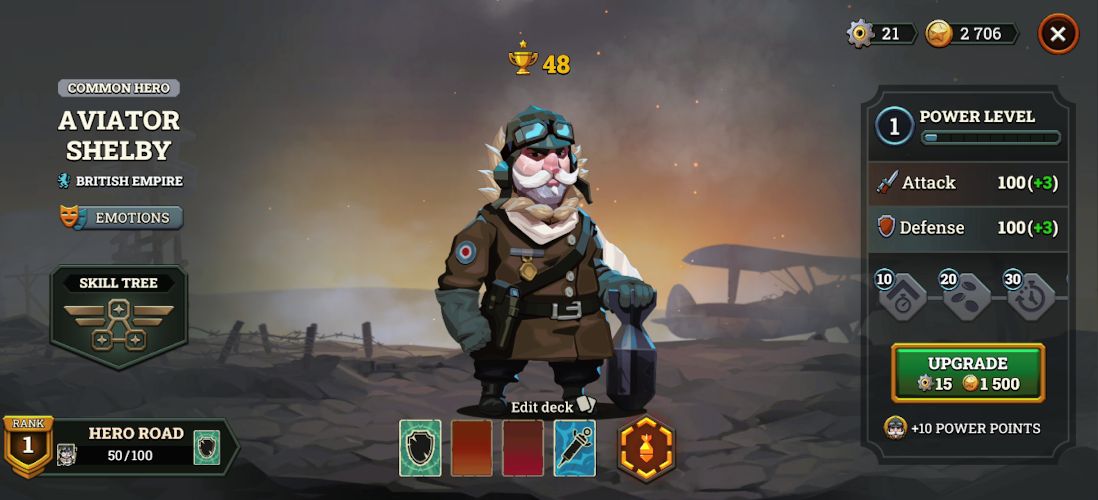Select the green shield card in the deck
Image resolution: width=1098 pixels, height=500 pixels.
[420, 447]
